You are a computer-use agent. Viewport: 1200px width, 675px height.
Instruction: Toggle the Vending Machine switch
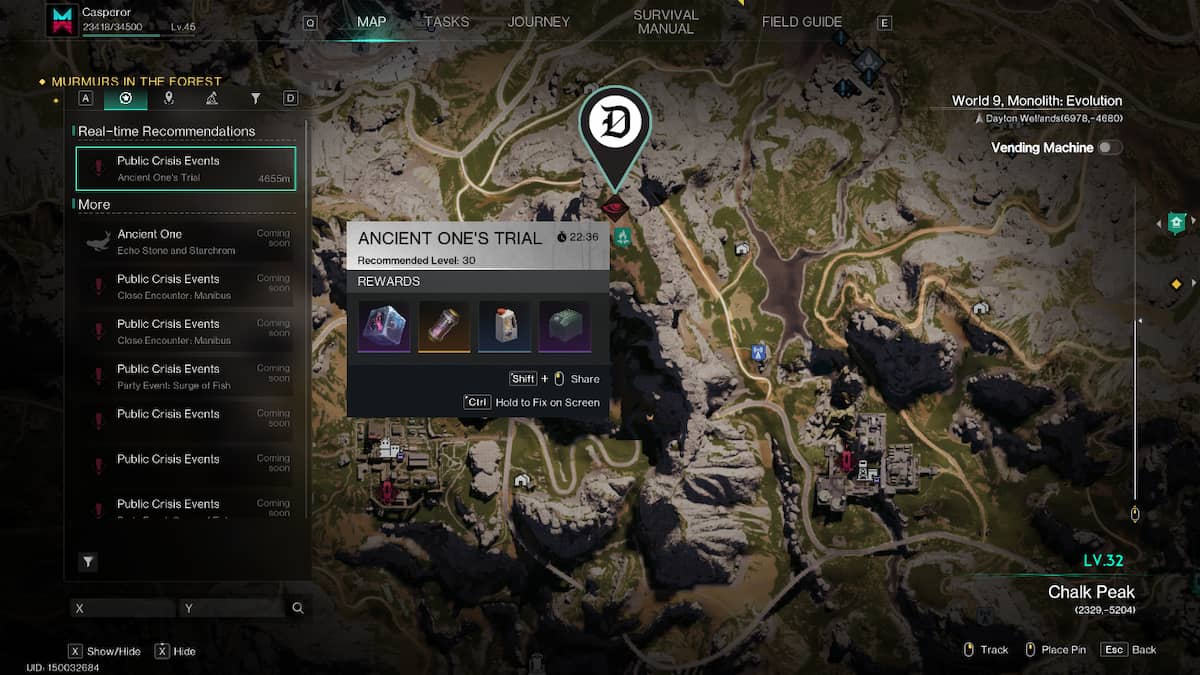1109,148
